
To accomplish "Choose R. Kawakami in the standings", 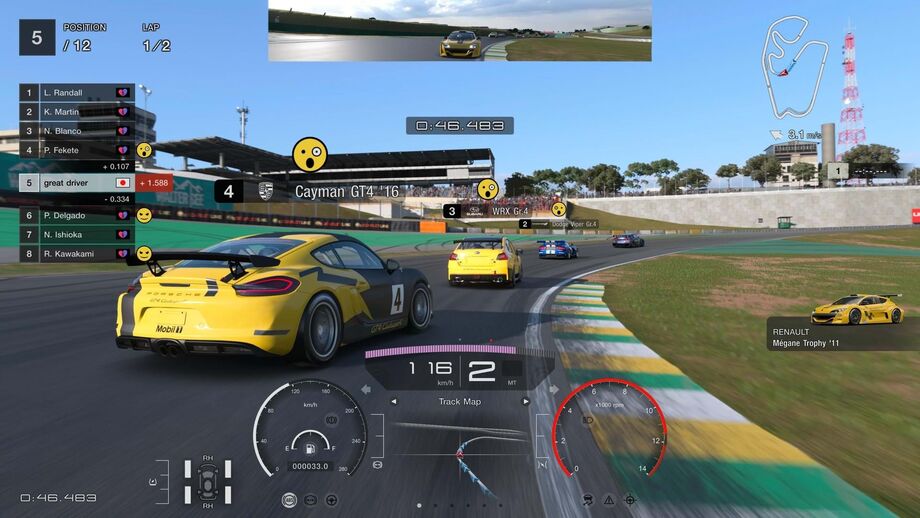I will tap(76, 254).
